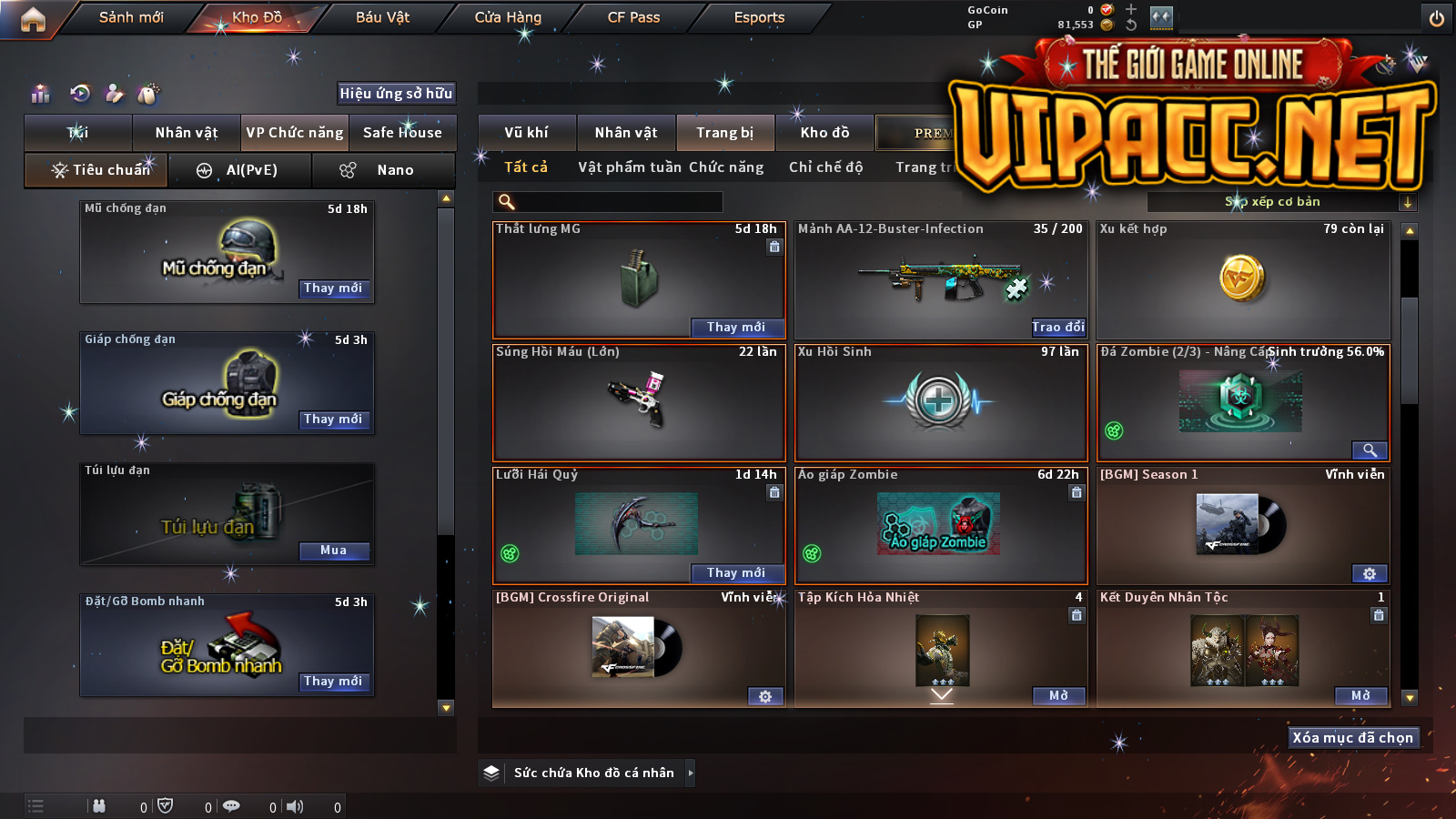Open the Cửa Hàng shop
Image resolution: width=1456 pixels, height=819 pixels.
tap(508, 17)
